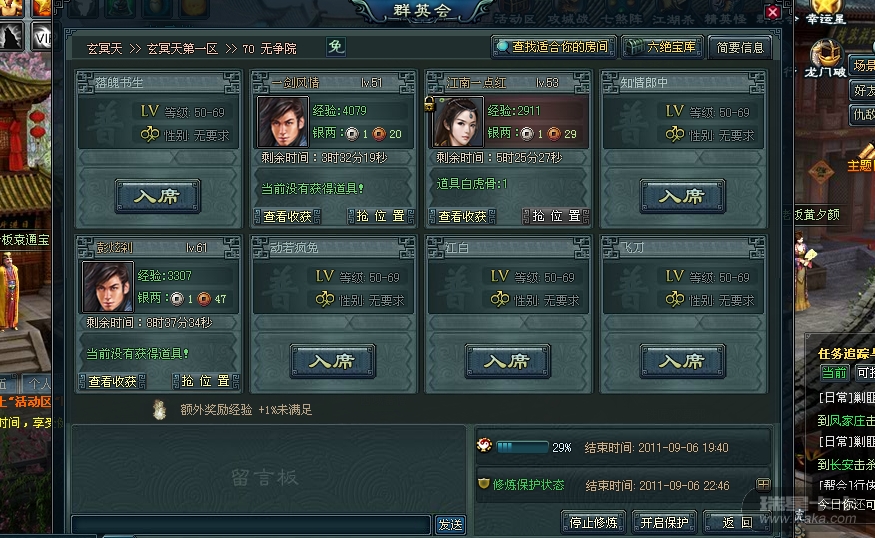This screenshot has width=875, height=538.
Task: Go back with the 返回 button
Action: 738,522
